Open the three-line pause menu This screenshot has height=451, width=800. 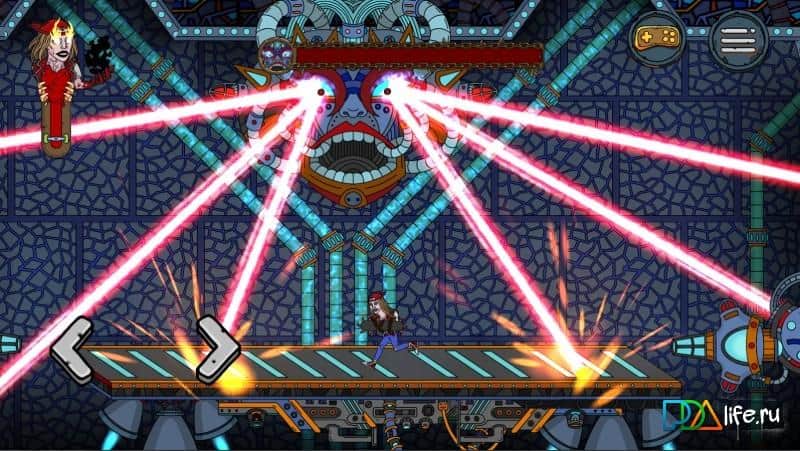pyautogui.click(x=739, y=39)
